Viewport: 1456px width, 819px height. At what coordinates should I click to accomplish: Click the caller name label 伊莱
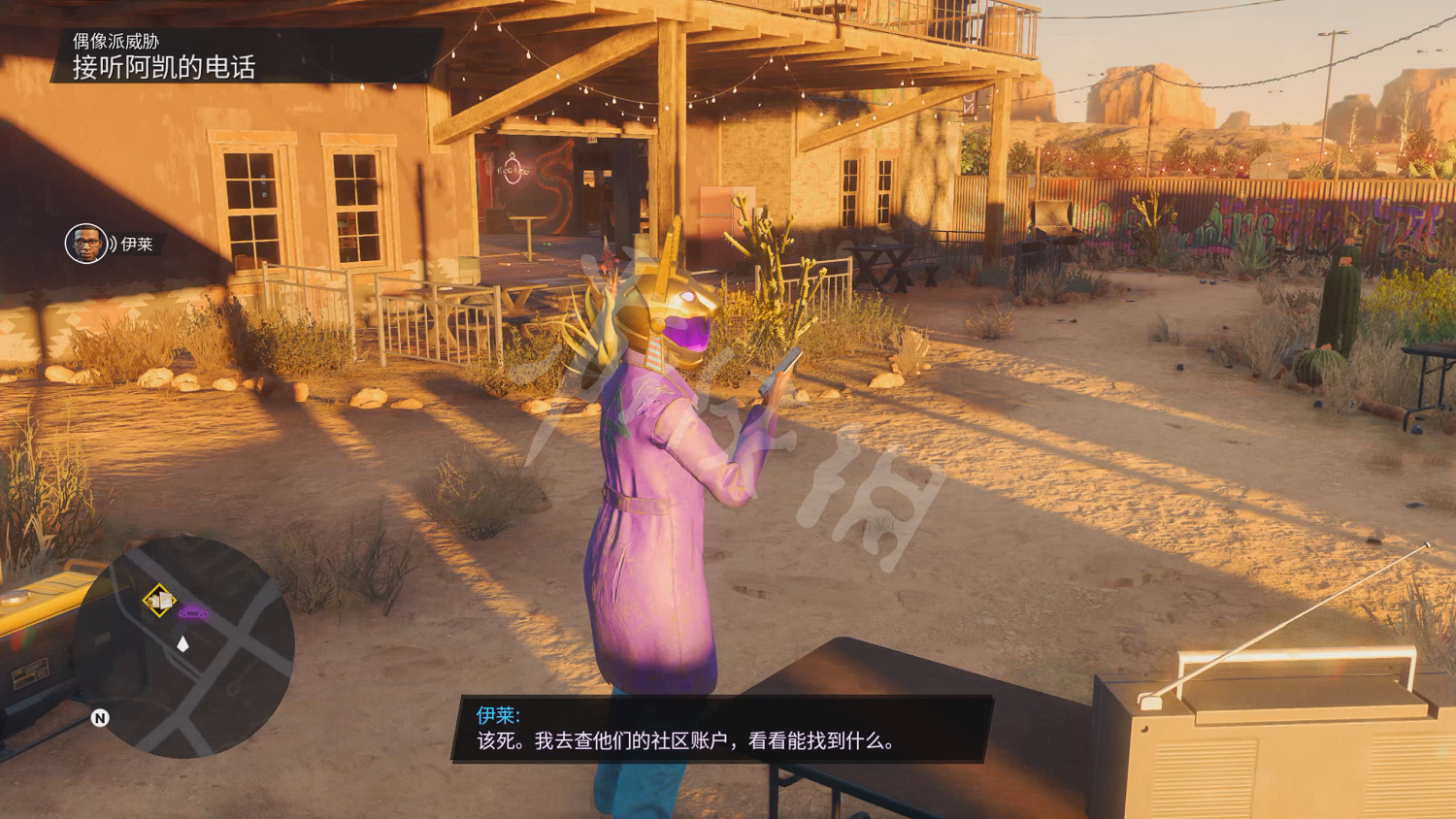[x=137, y=244]
